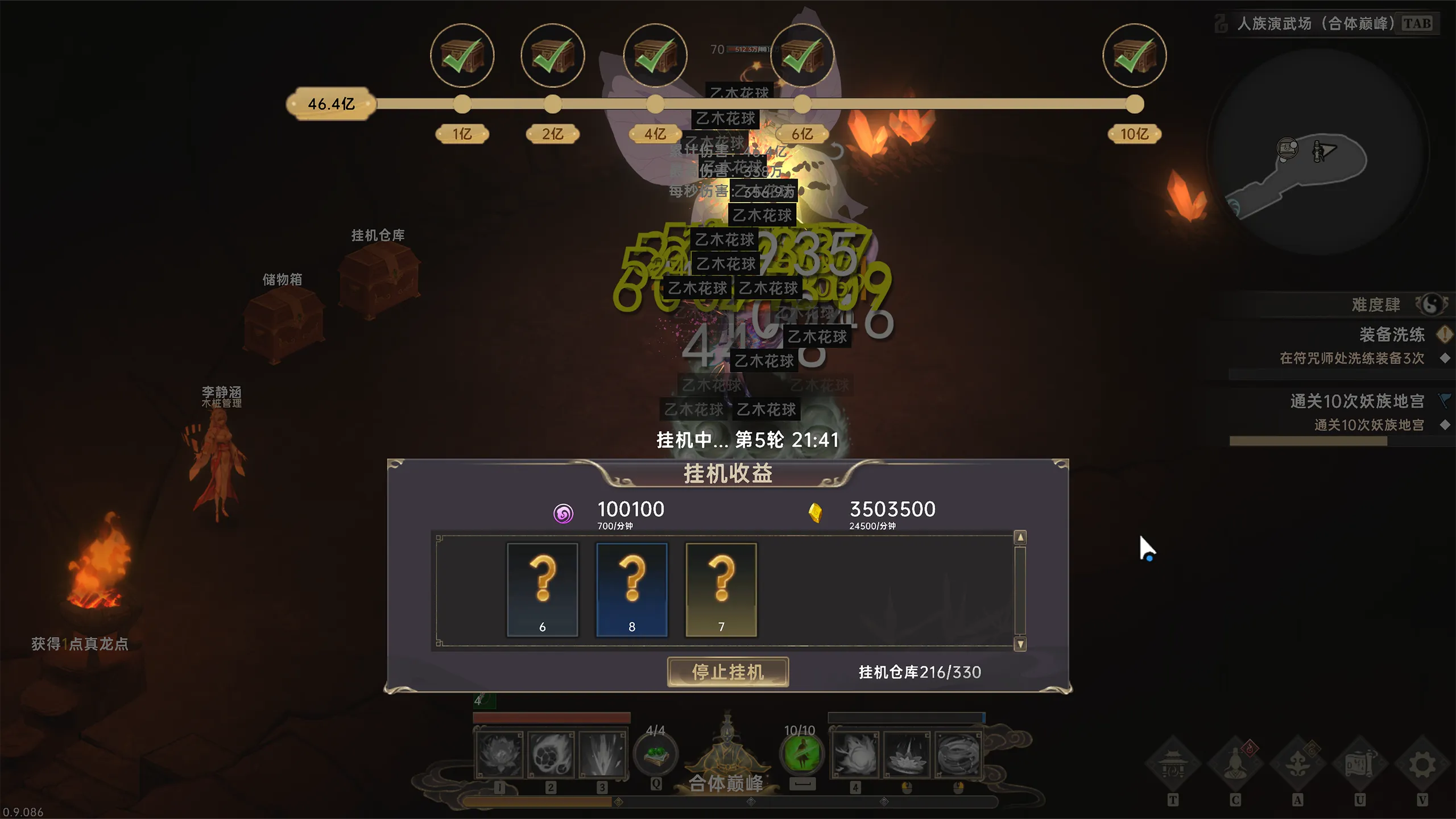Click the yin-yang icon beside 难度肆
The image size is (1456, 819).
click(1433, 305)
